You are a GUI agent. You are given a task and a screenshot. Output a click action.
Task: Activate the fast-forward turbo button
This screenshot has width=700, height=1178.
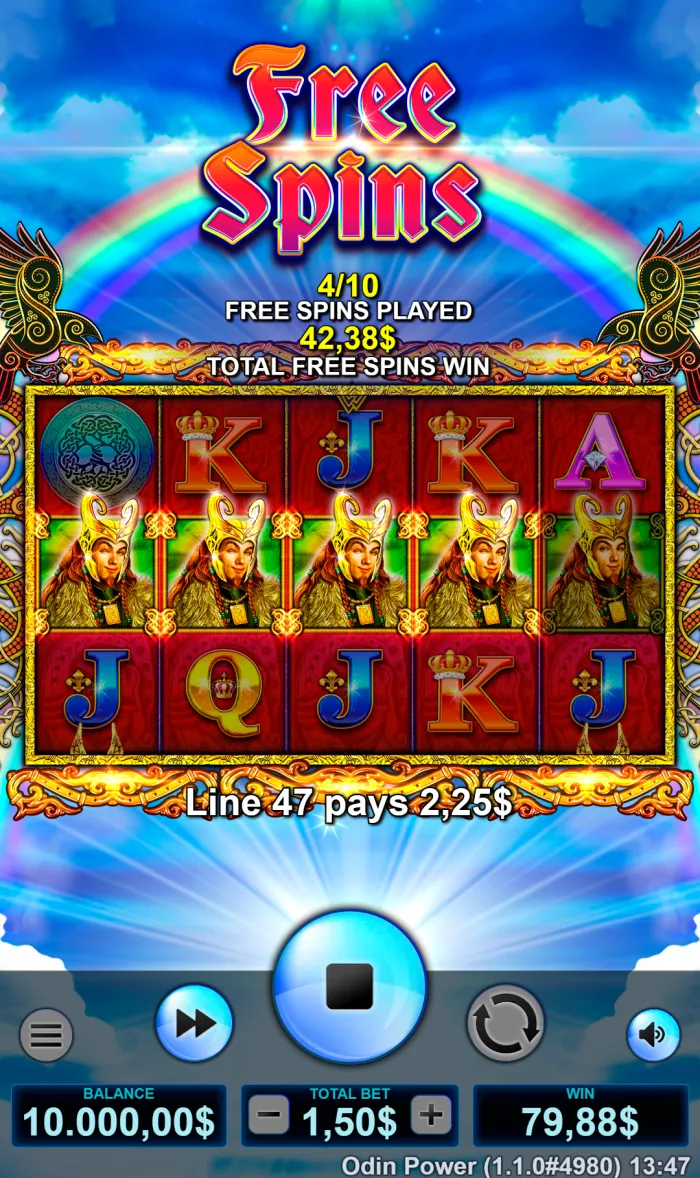pyautogui.click(x=194, y=1022)
